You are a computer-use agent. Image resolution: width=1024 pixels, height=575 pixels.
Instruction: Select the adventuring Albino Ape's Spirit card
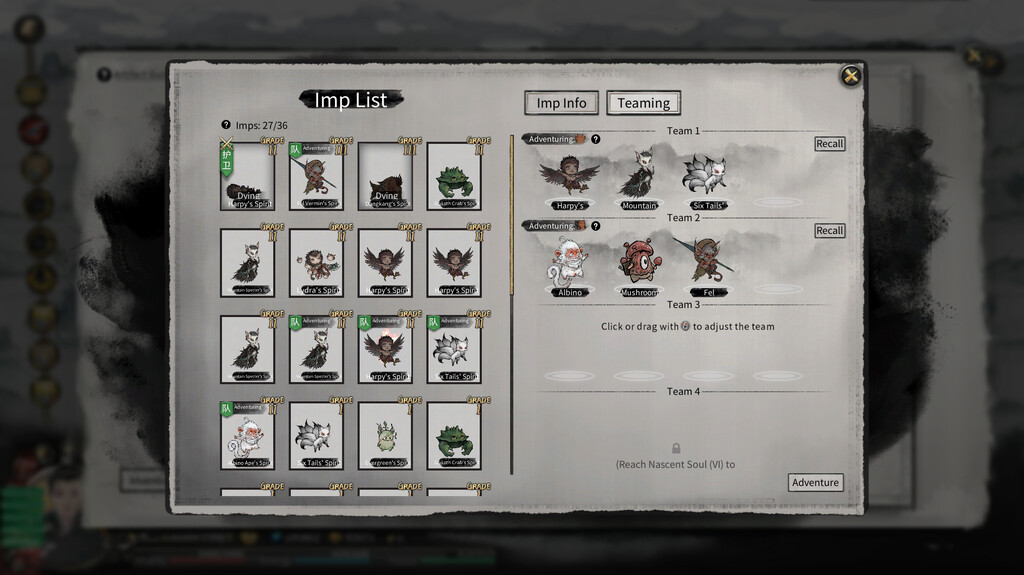click(x=247, y=437)
